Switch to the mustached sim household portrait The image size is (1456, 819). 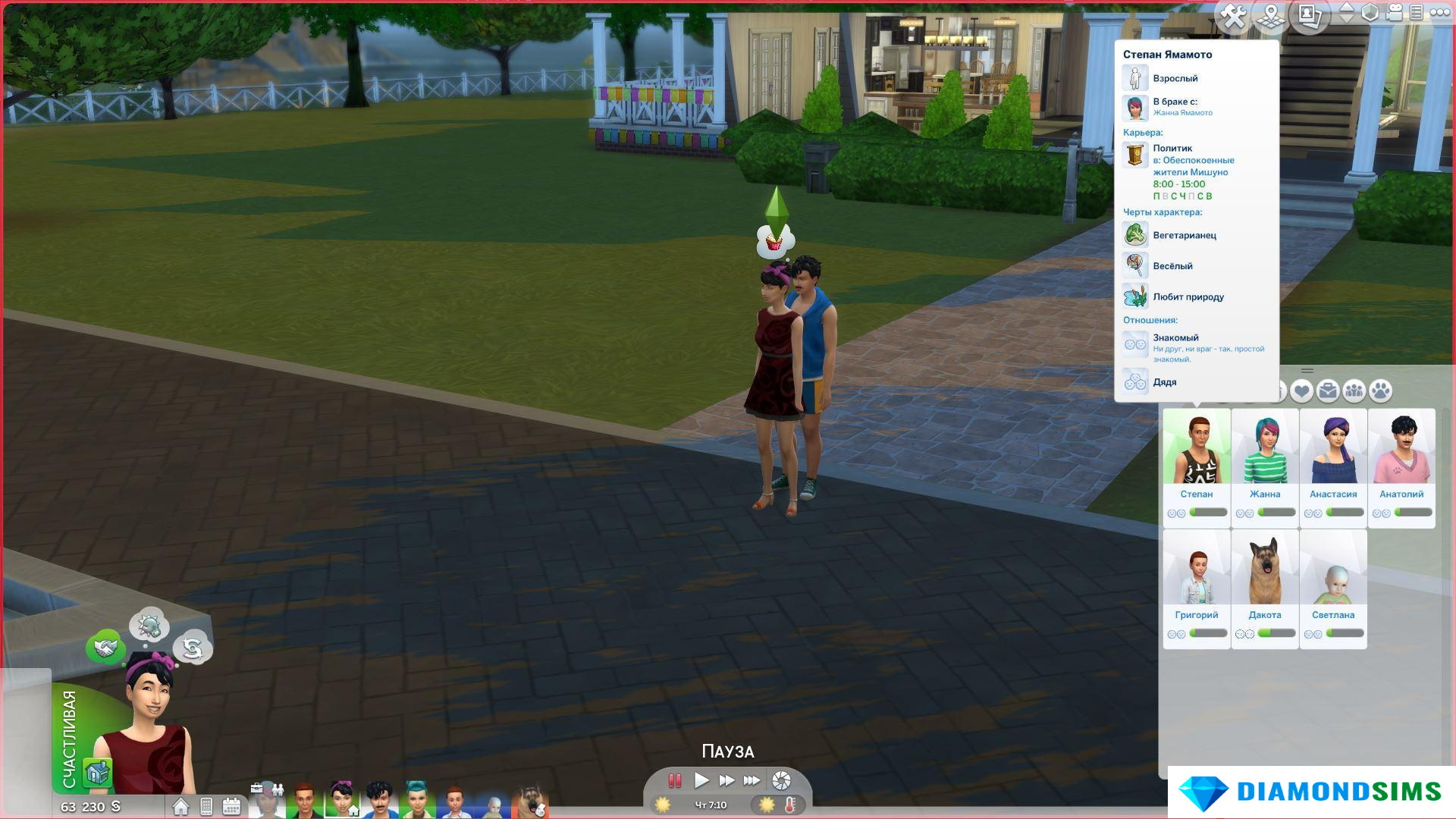click(x=378, y=801)
